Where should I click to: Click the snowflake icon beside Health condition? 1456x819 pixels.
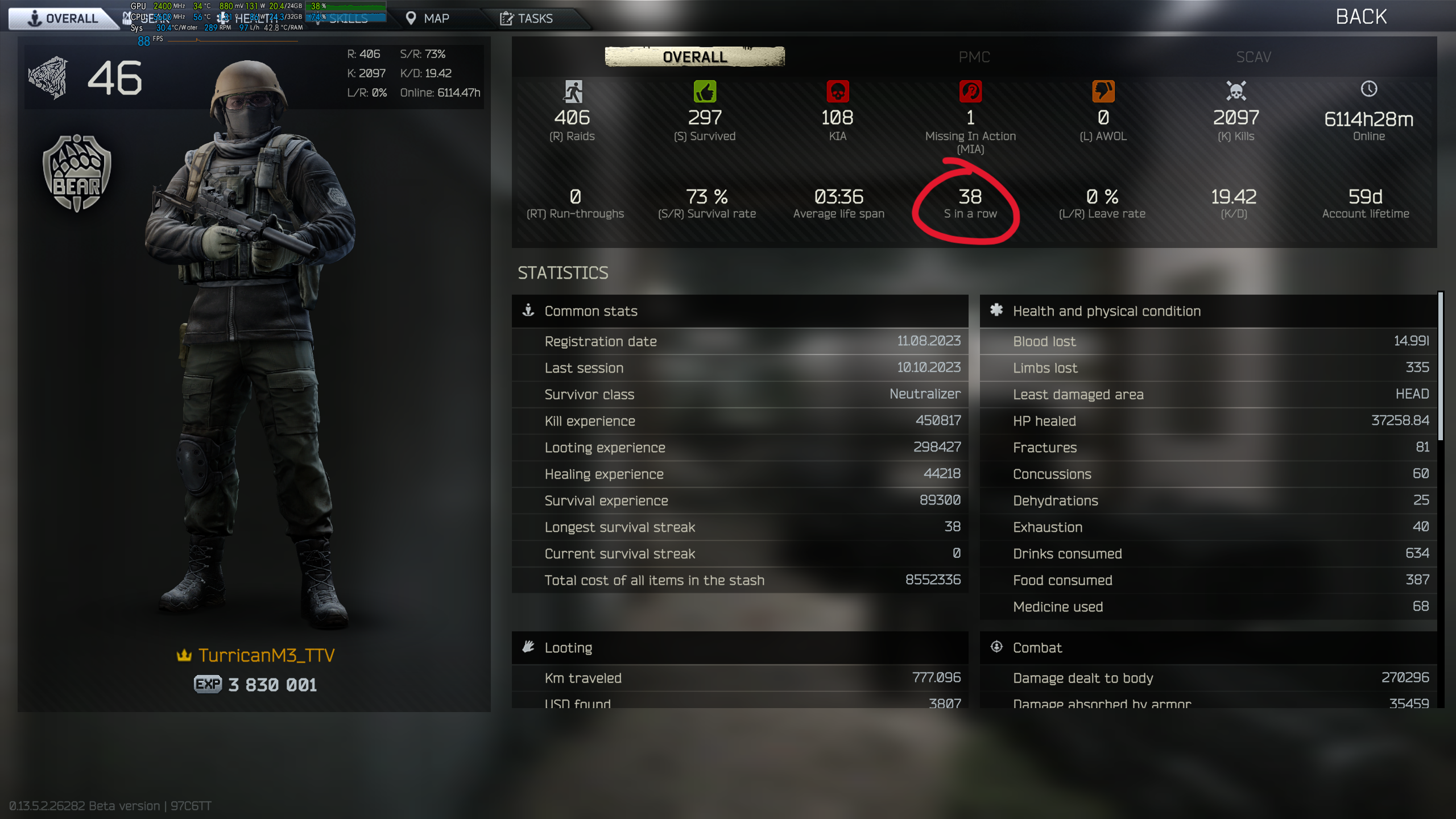pyautogui.click(x=997, y=311)
